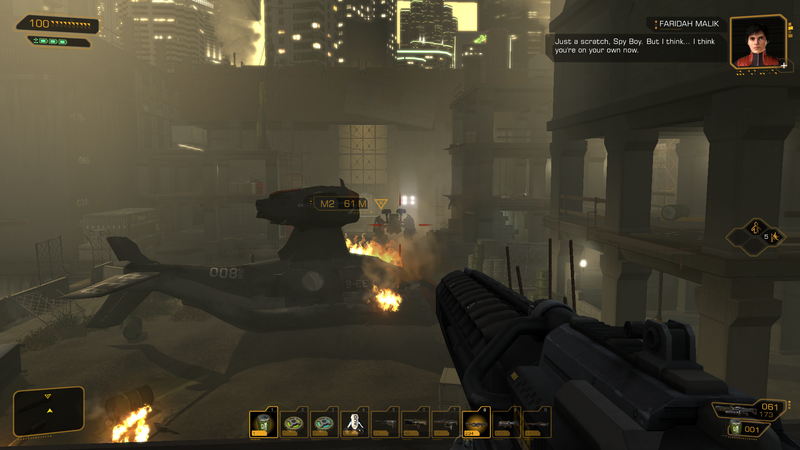Select the white bottle item in hotbar slot 4
Image resolution: width=800 pixels, height=450 pixels.
(x=355, y=424)
